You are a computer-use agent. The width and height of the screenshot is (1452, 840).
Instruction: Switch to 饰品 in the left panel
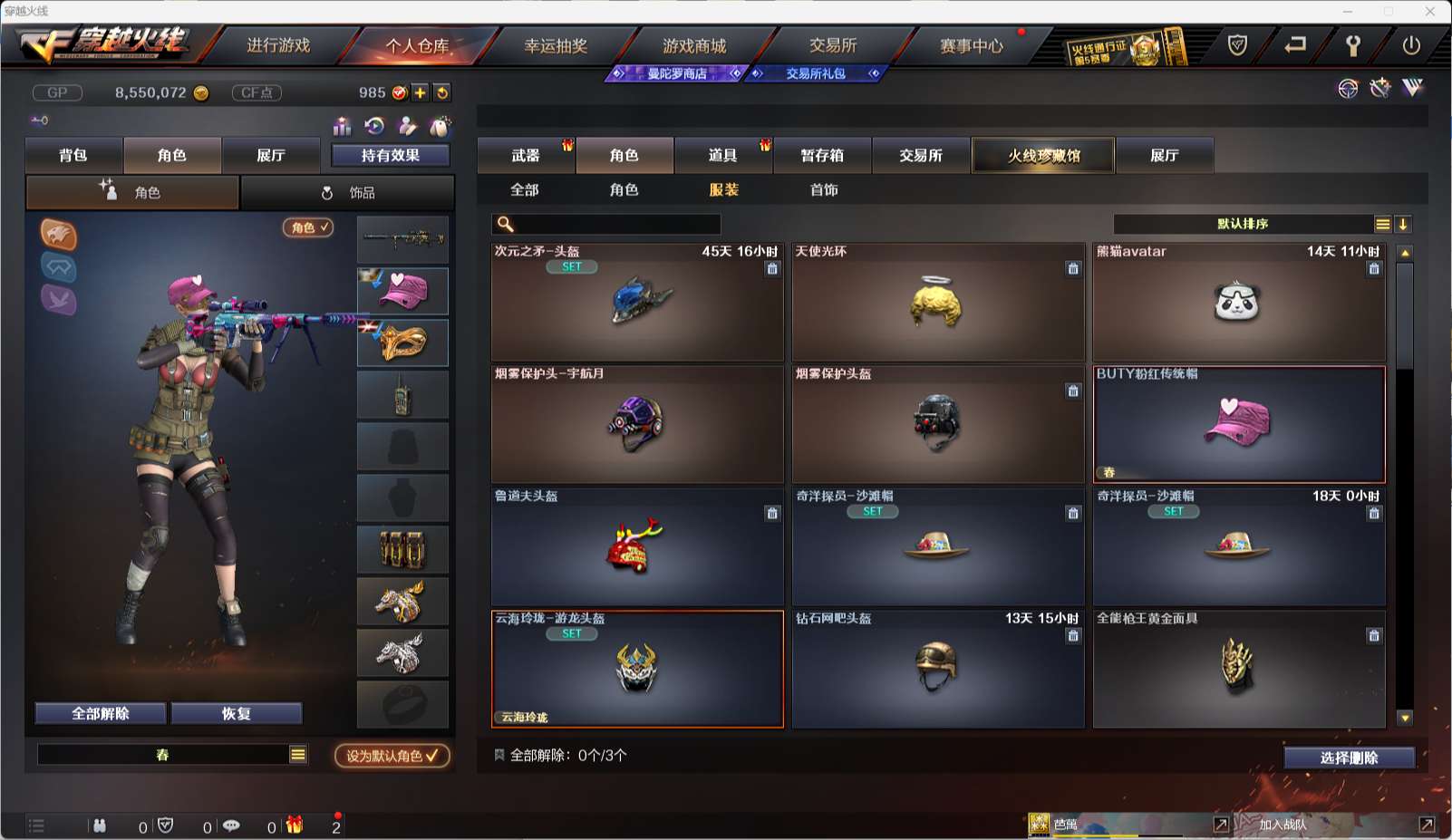348,193
